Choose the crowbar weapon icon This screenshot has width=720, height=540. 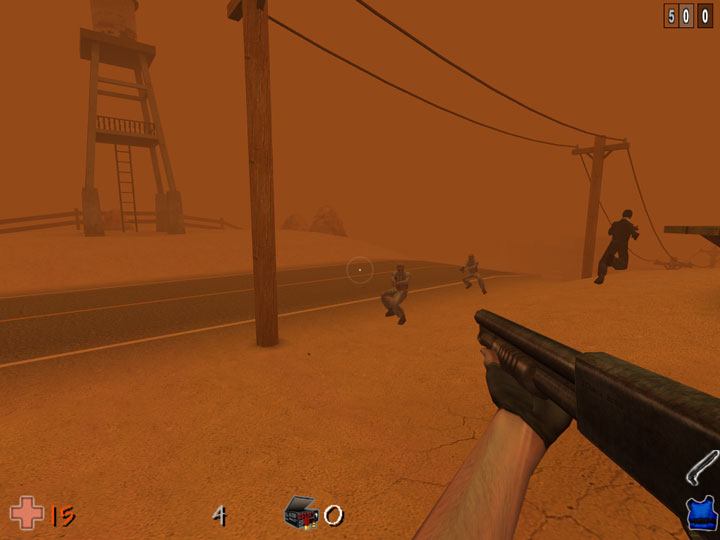(x=702, y=468)
